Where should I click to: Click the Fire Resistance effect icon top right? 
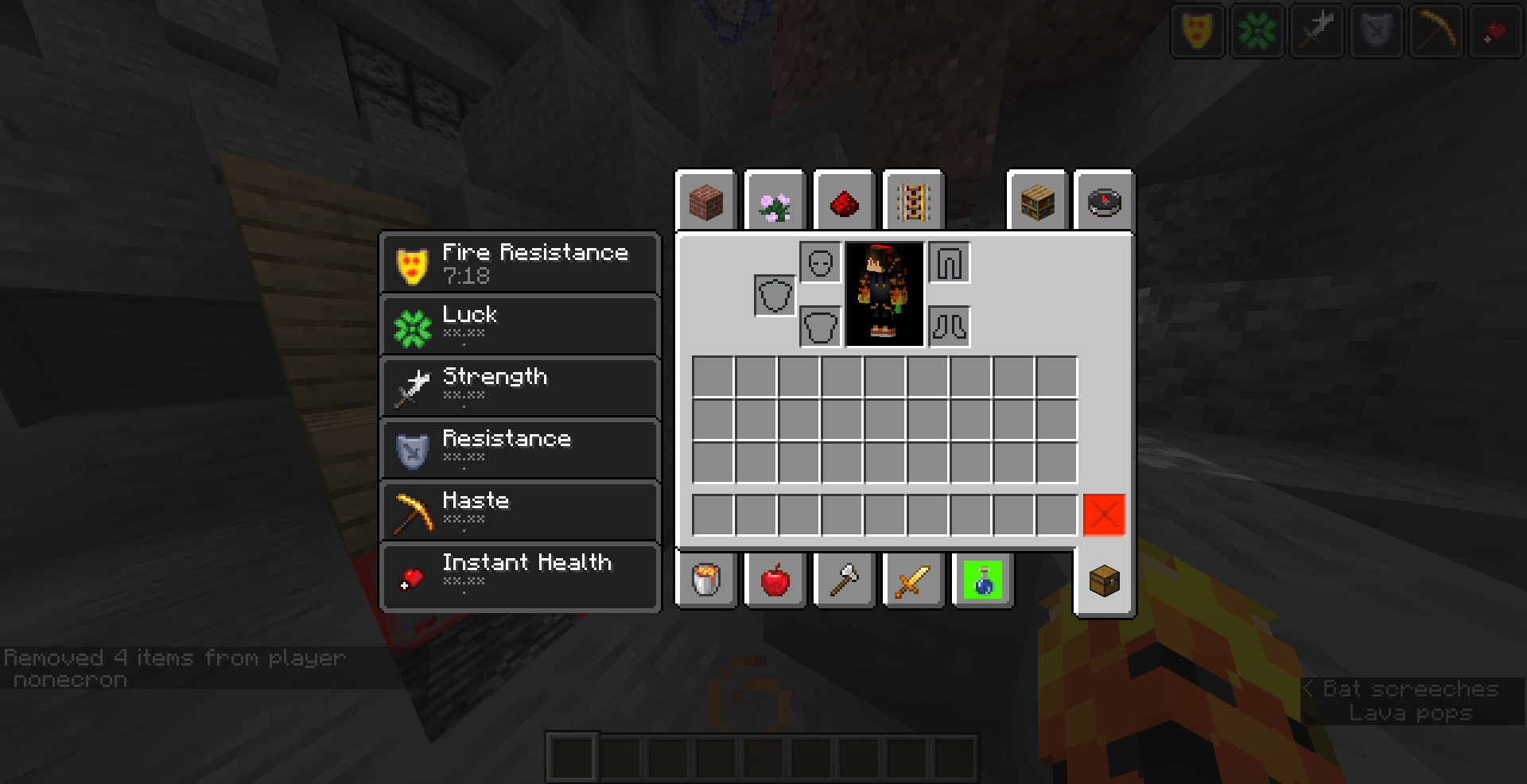click(1197, 30)
